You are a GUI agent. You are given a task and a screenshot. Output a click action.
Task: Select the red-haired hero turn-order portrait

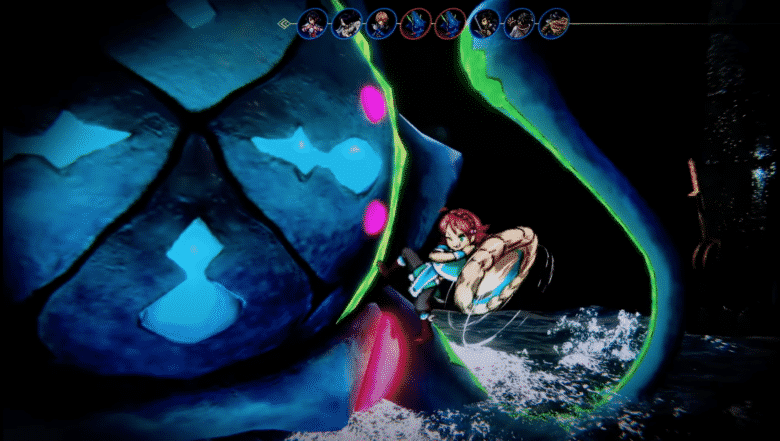tap(381, 23)
